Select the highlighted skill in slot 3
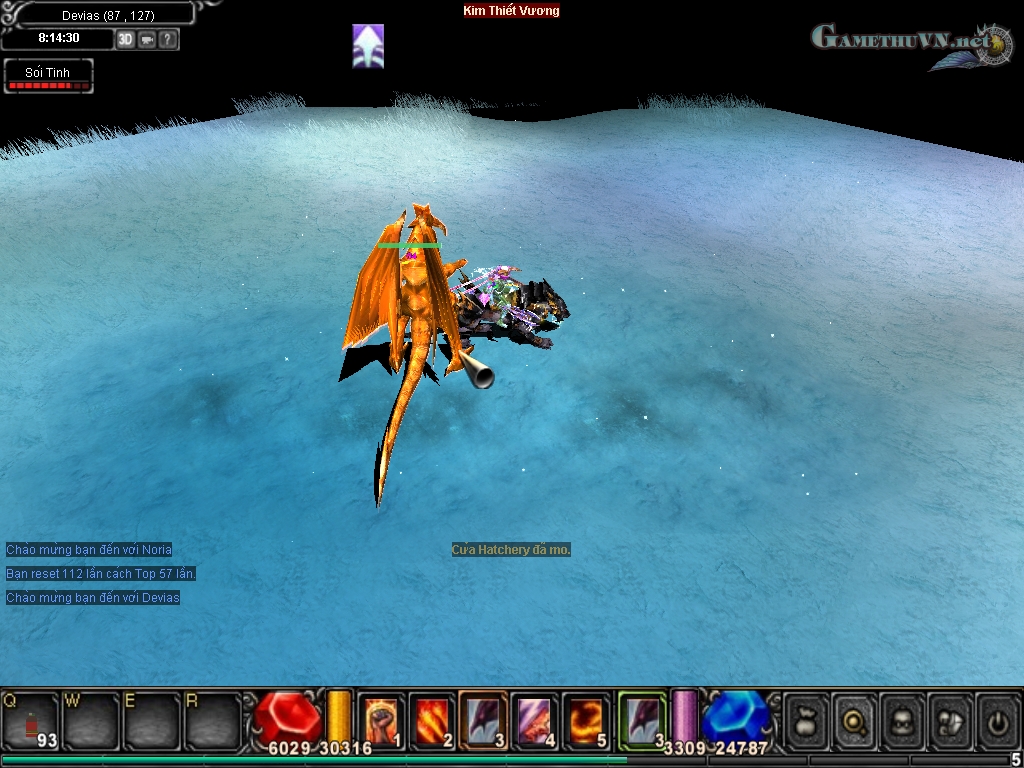The width and height of the screenshot is (1024, 768). (483, 720)
